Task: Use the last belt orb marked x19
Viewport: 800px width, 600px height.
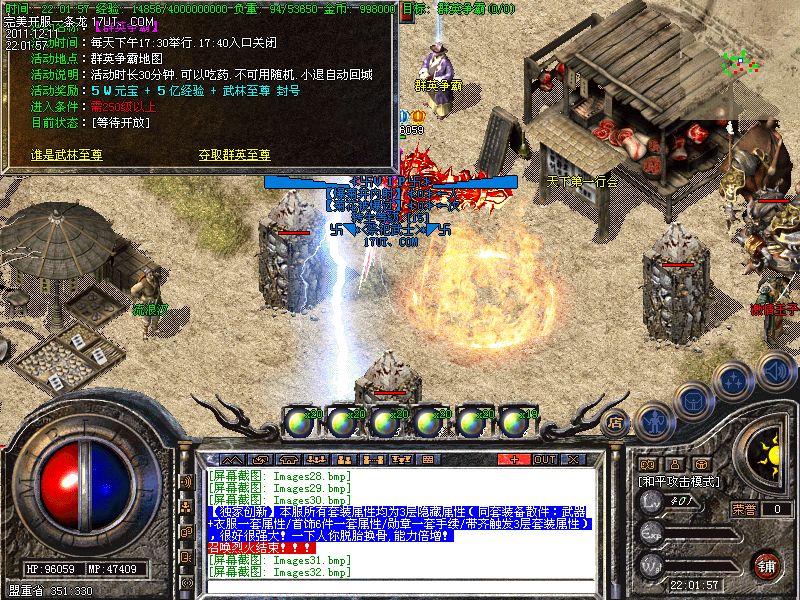Action: (515, 423)
